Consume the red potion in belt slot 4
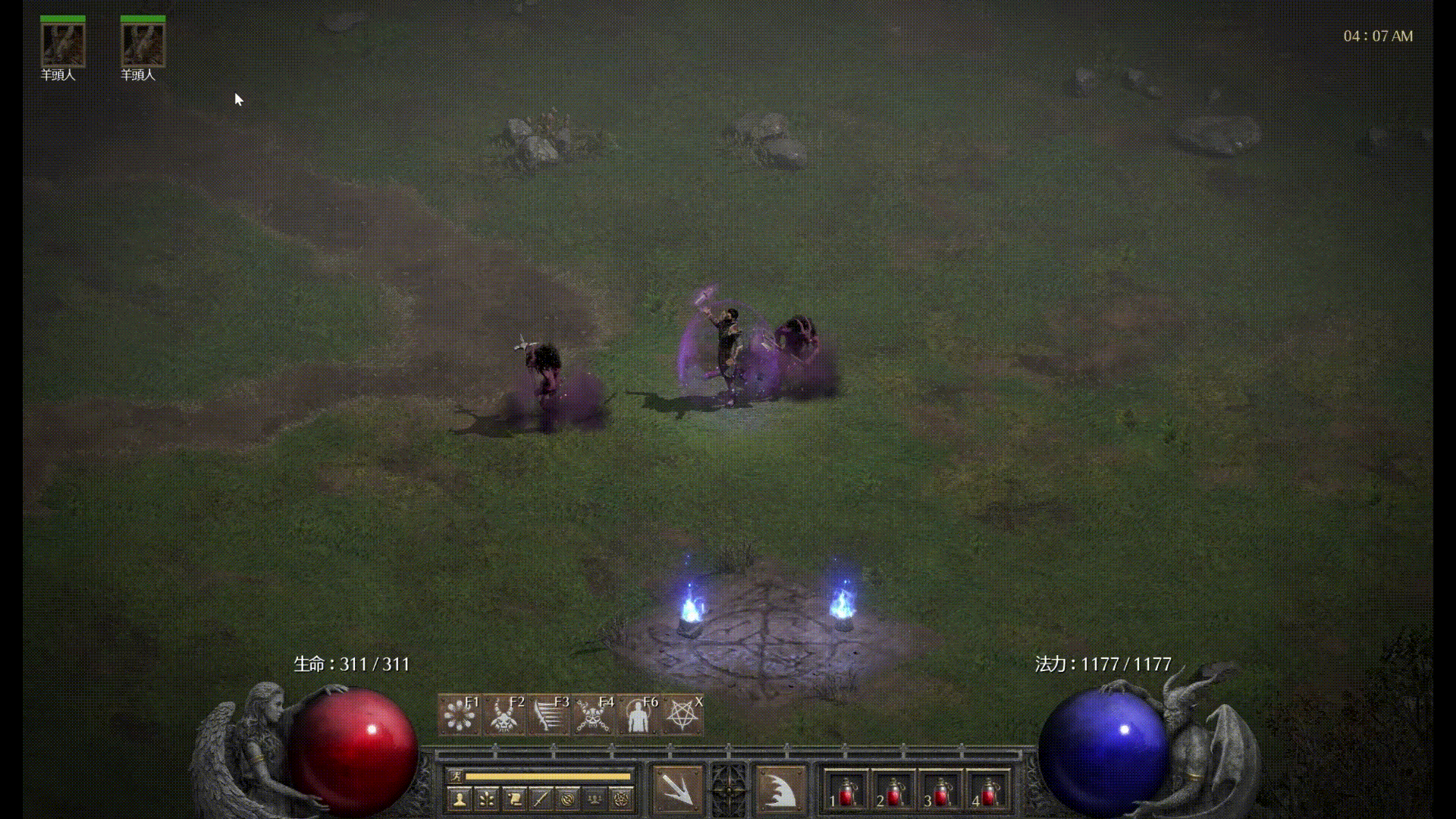Screen dimensions: 1456x819 (988, 792)
